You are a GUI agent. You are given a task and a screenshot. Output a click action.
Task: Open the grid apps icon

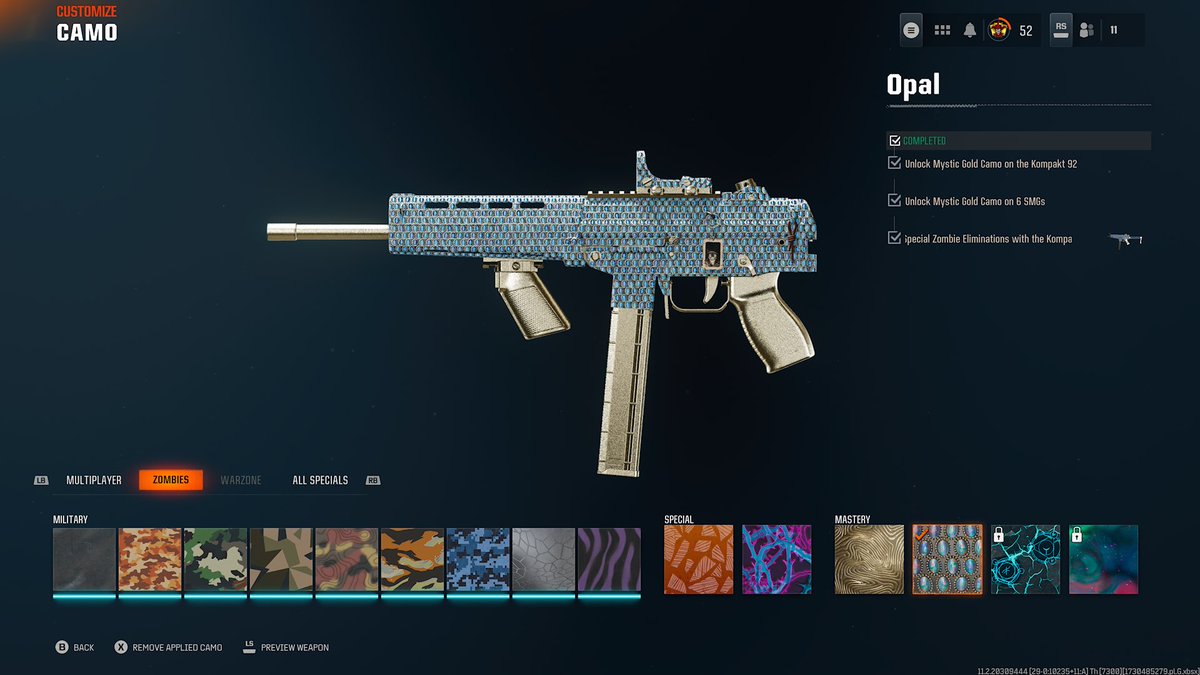tap(942, 30)
